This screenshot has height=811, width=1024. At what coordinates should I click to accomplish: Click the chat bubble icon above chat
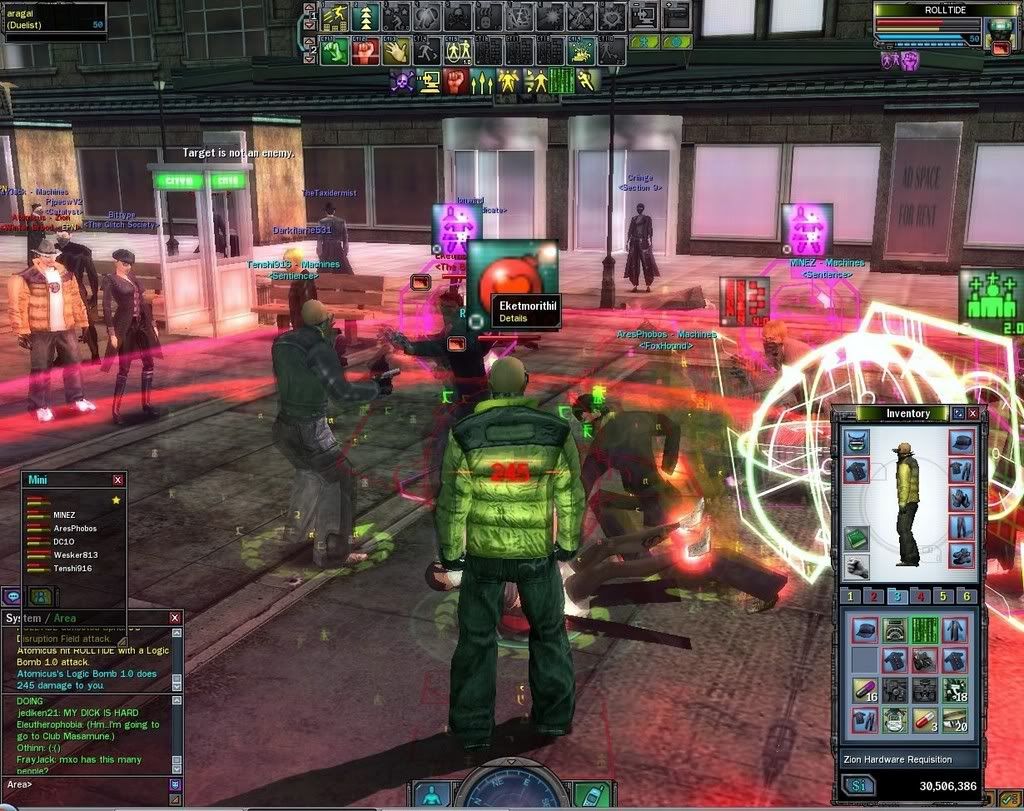[x=13, y=596]
